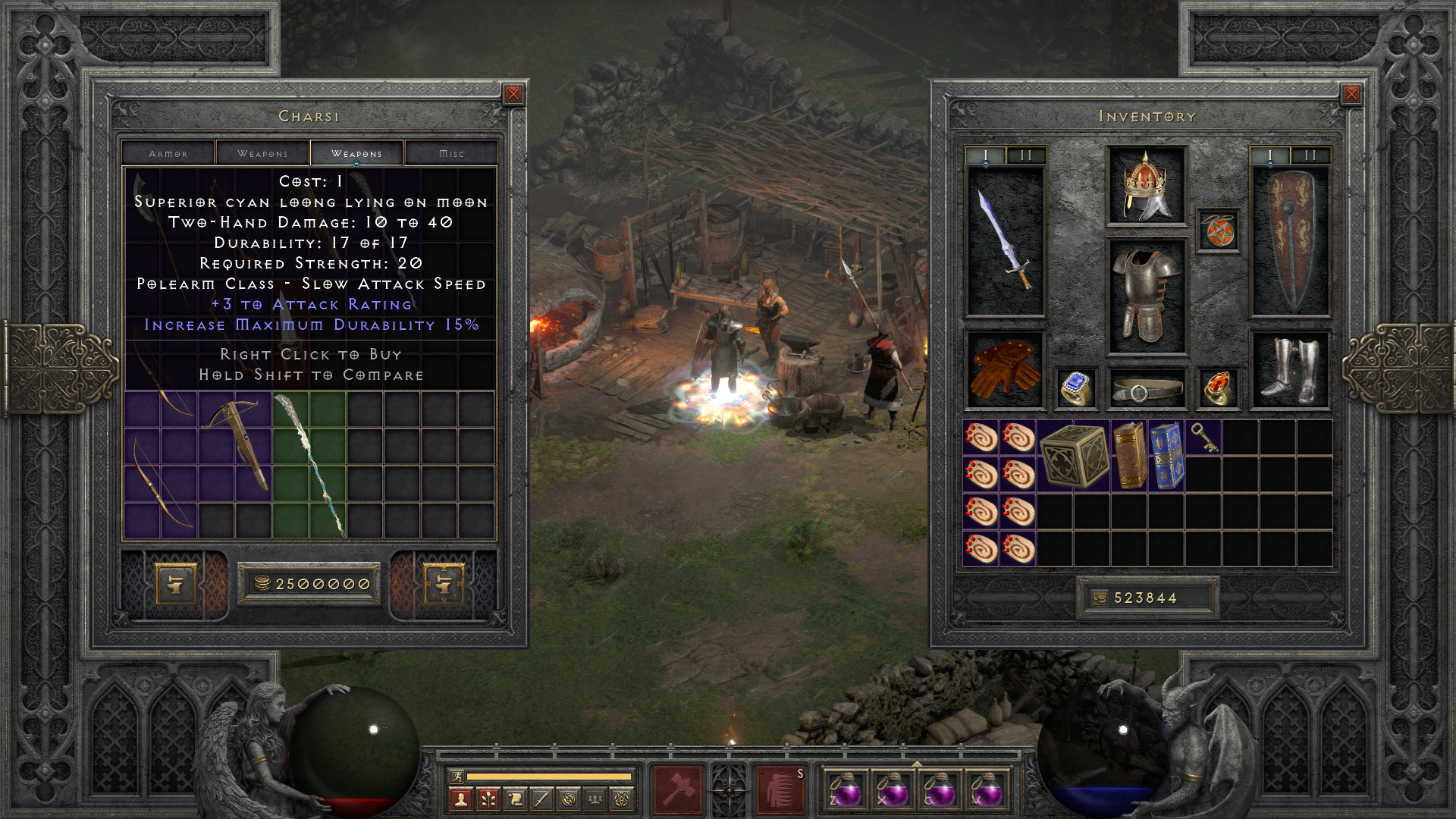Image resolution: width=1456 pixels, height=819 pixels.
Task: Open the quest log scroll icon
Action: pyautogui.click(x=515, y=799)
